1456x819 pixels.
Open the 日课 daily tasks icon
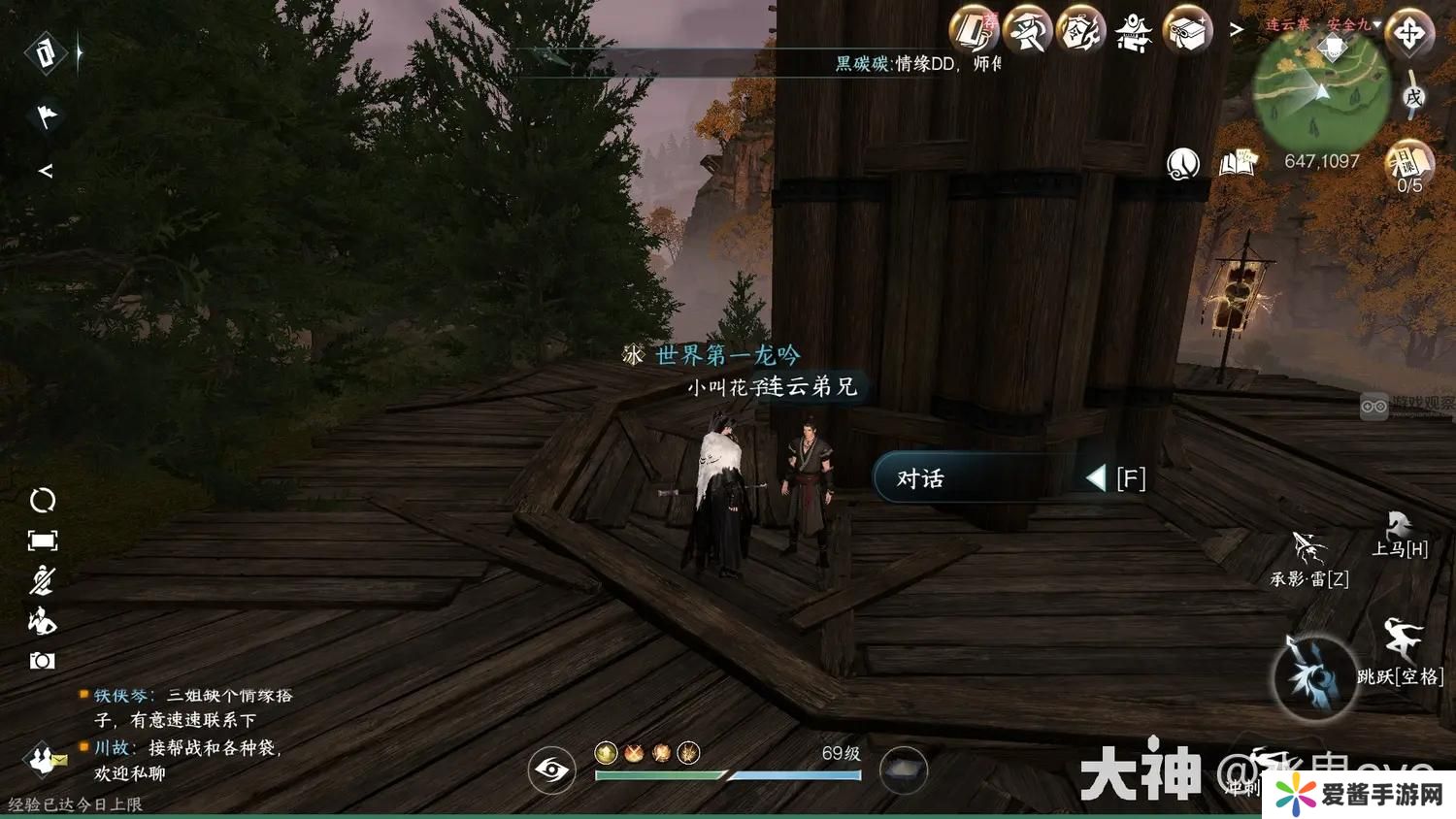pyautogui.click(x=1408, y=163)
